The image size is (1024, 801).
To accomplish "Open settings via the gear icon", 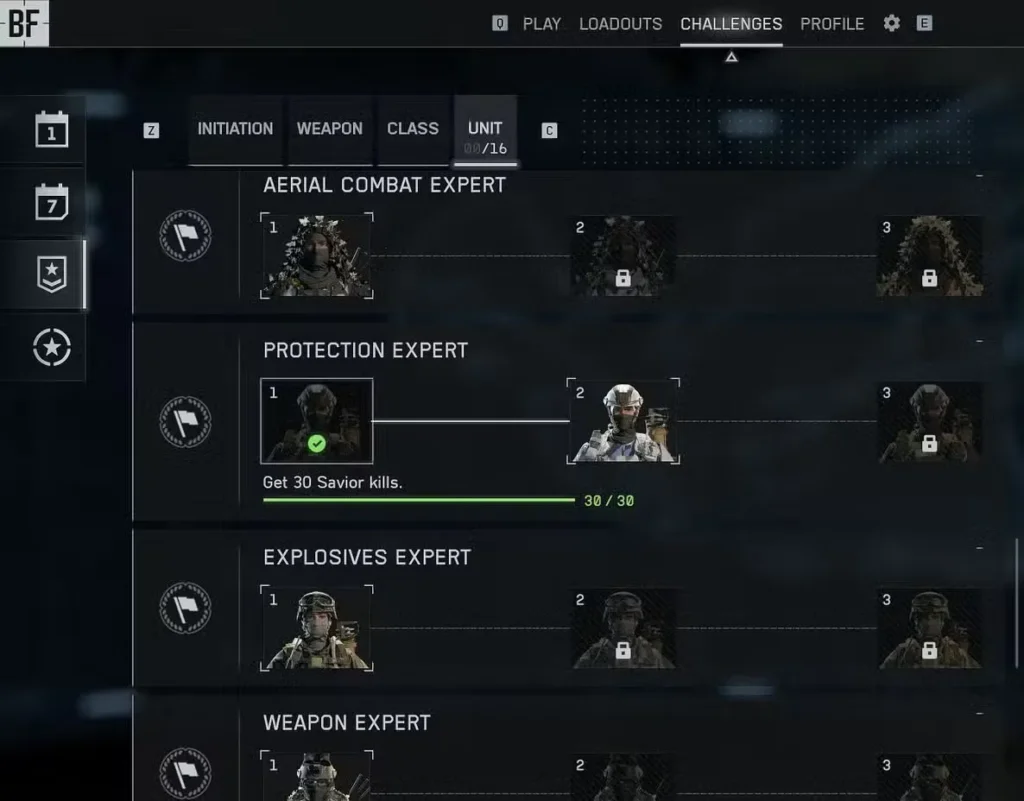I will tap(892, 23).
